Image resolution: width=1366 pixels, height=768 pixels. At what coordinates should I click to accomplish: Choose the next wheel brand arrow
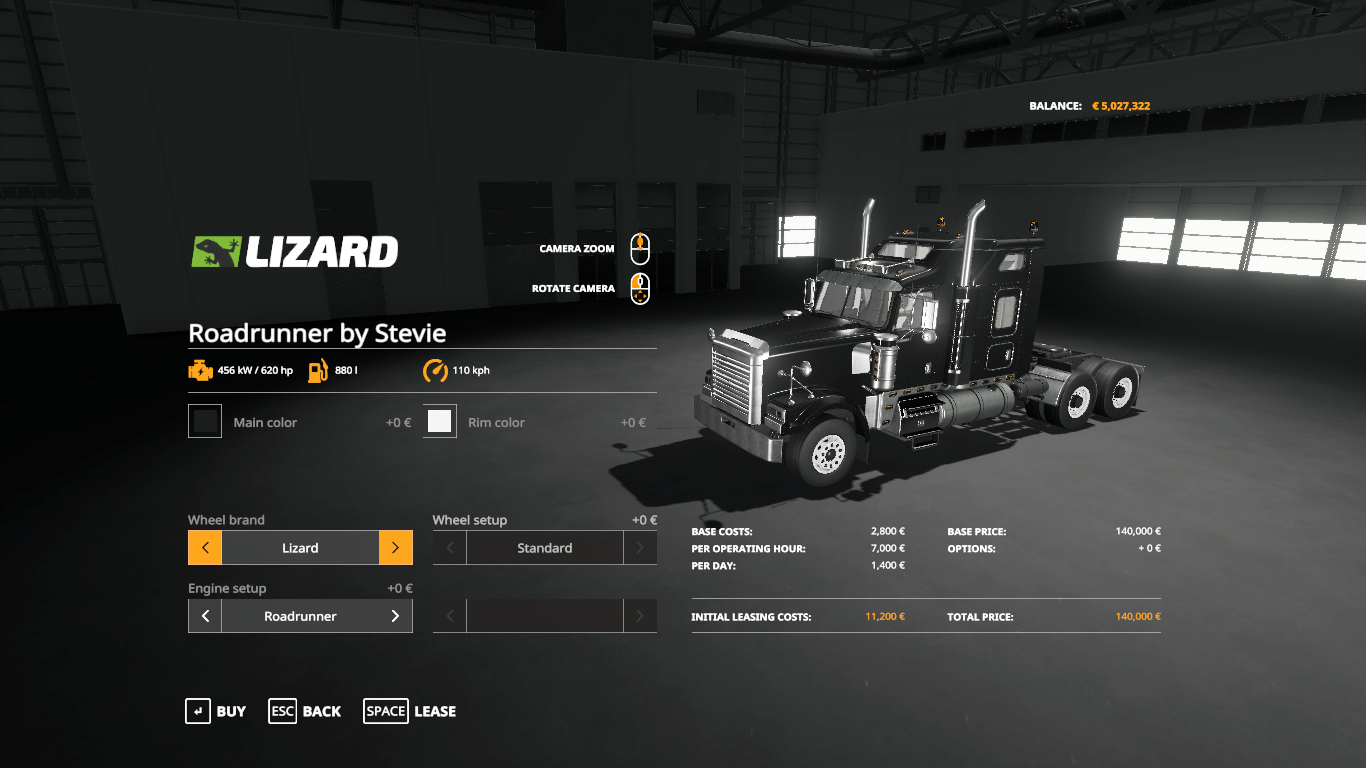click(395, 548)
